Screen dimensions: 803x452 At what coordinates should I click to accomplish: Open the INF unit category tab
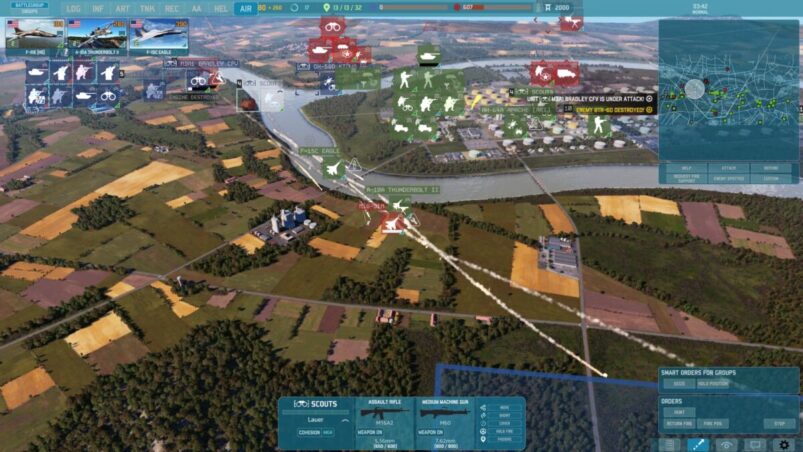99,8
